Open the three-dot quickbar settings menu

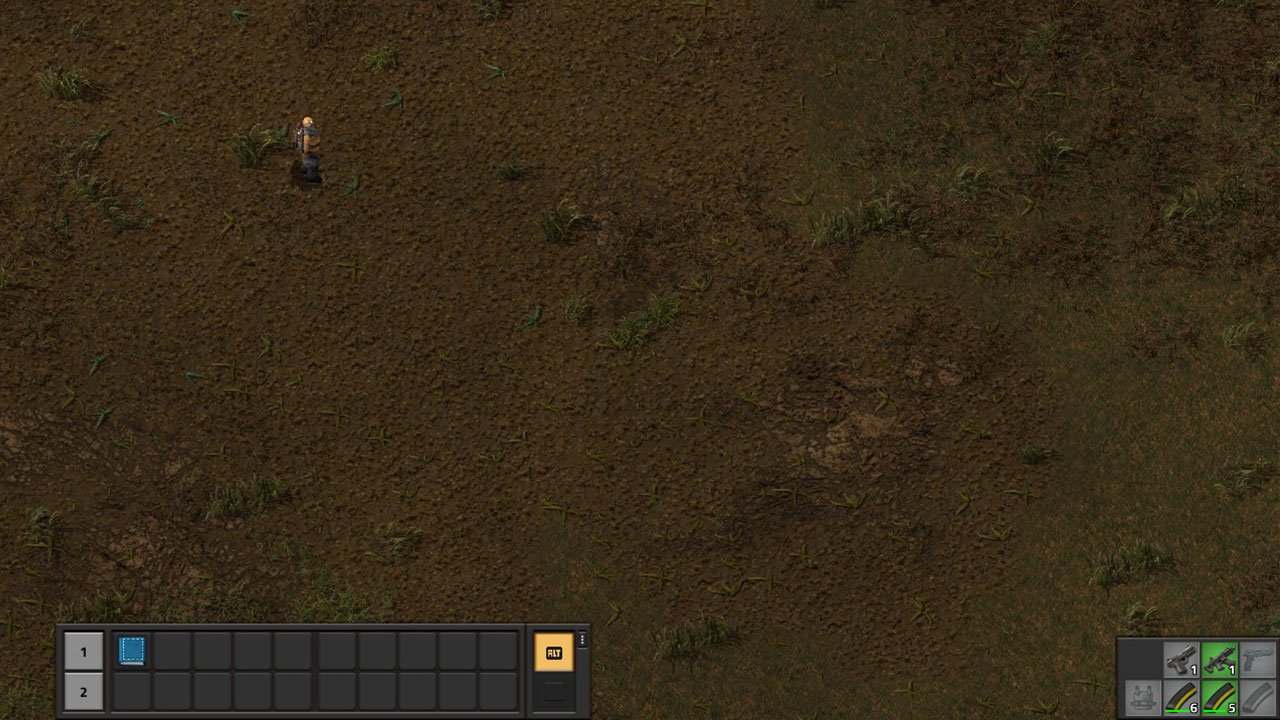(582, 641)
